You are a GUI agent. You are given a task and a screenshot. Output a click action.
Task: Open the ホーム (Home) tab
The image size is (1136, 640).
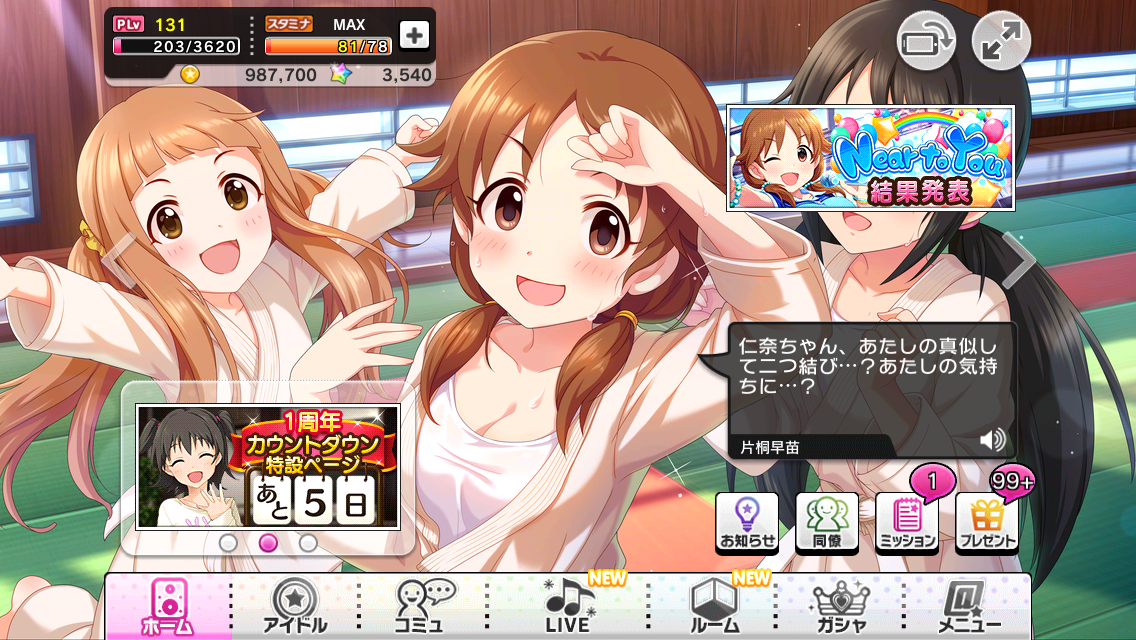point(168,606)
